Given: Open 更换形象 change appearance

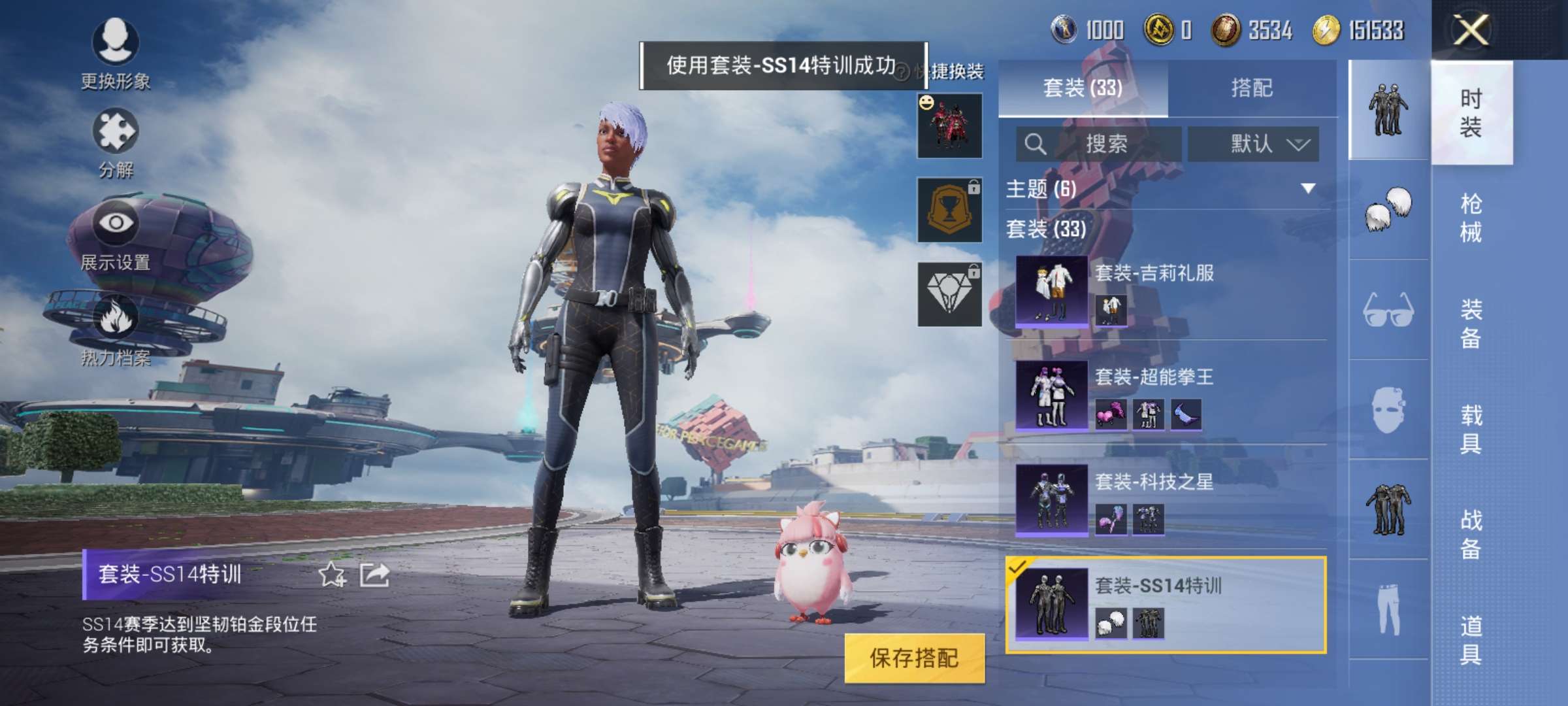Looking at the screenshot, I should 116,52.
